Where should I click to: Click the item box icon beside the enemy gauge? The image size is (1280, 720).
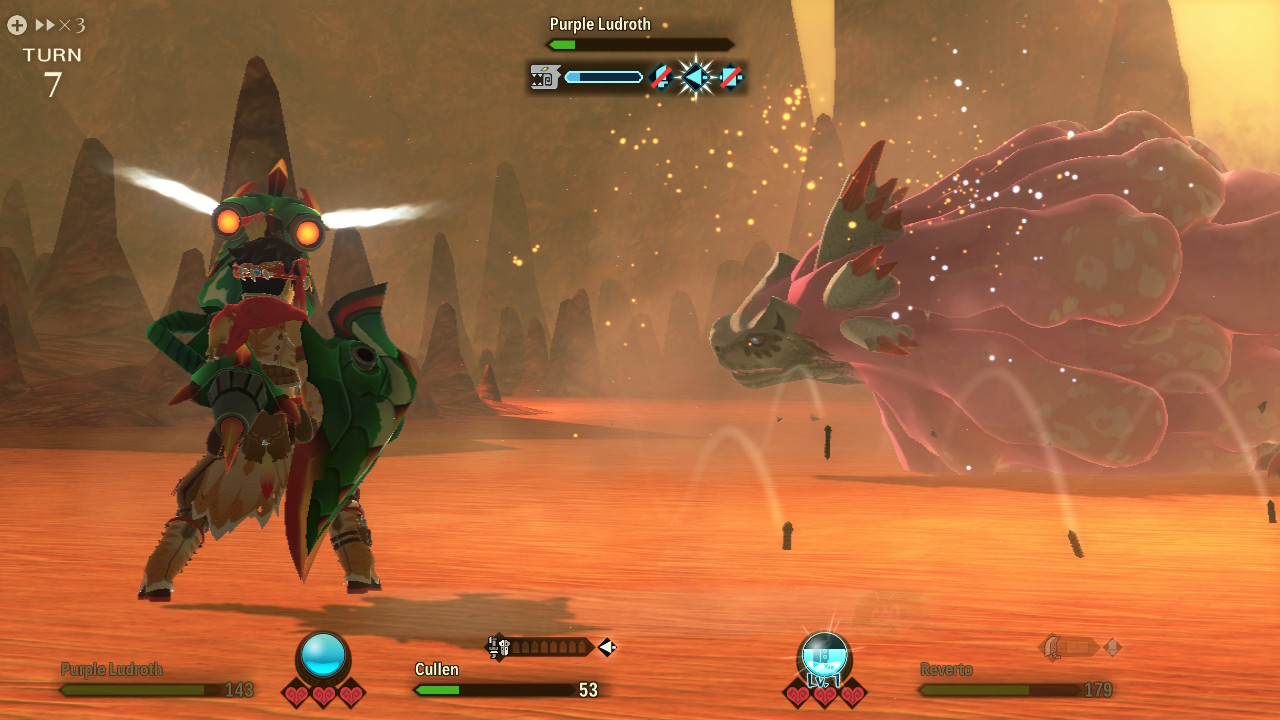(x=544, y=76)
